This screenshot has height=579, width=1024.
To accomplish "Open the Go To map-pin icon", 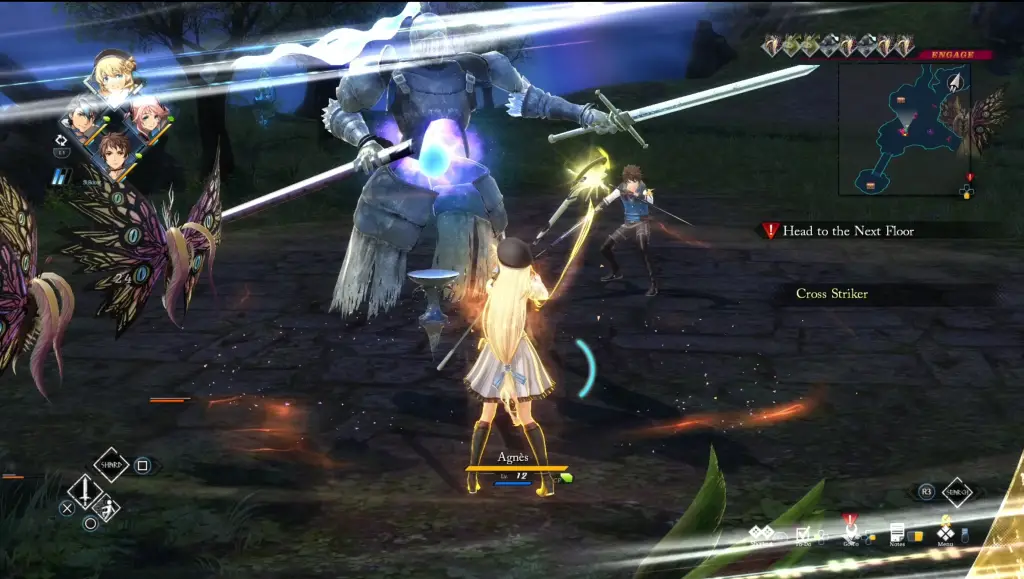I will click(850, 533).
